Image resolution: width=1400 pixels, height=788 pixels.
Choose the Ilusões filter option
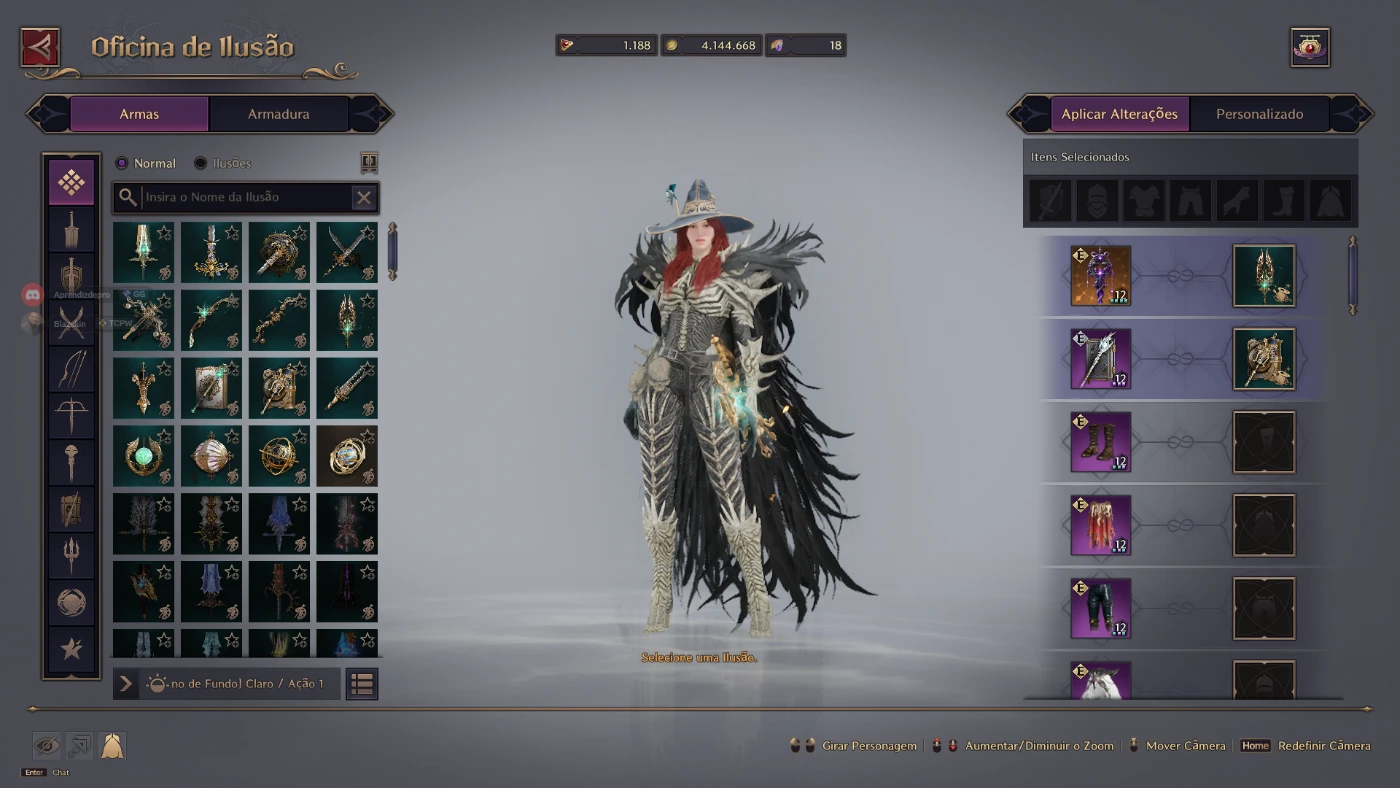(x=201, y=163)
